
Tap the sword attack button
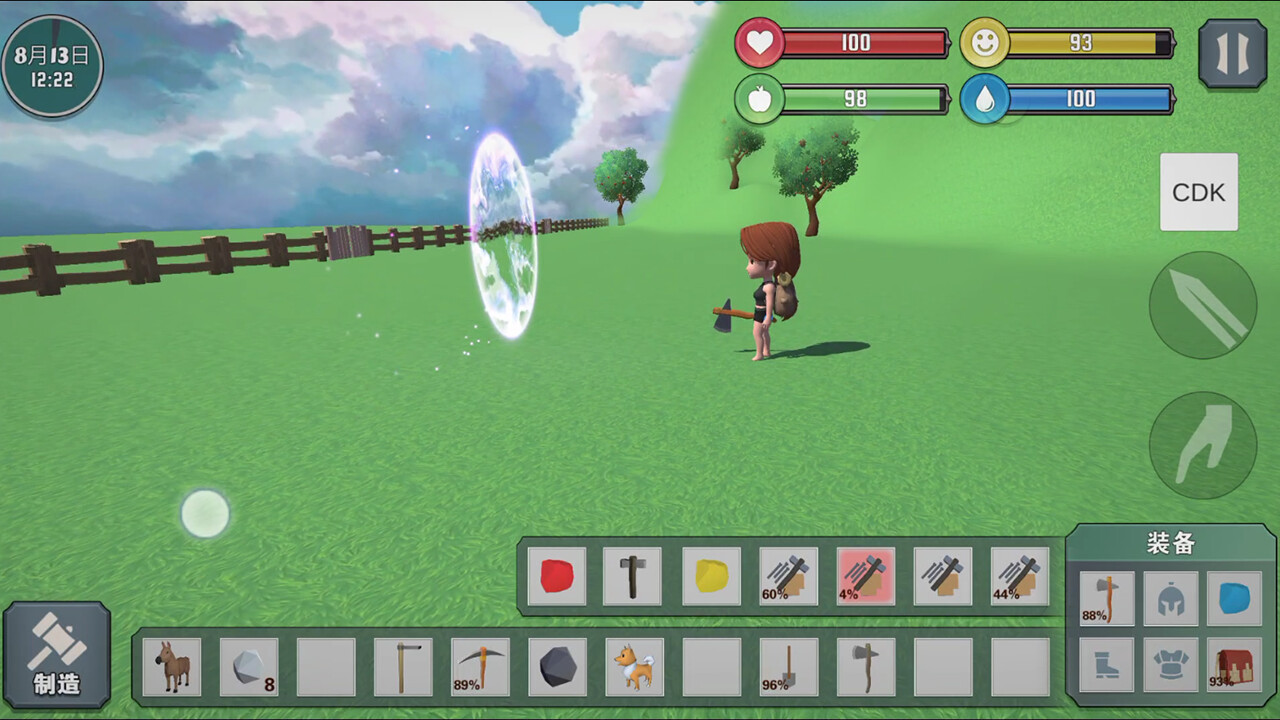pos(1202,305)
